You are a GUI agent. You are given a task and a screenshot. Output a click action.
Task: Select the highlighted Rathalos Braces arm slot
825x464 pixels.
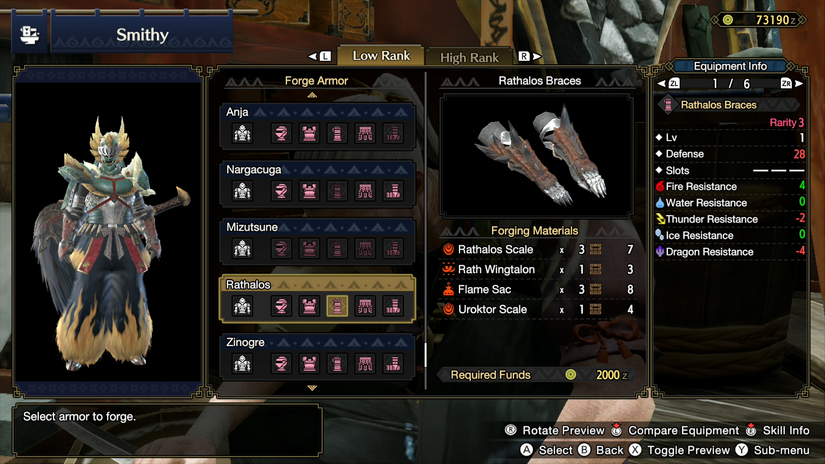coord(338,306)
